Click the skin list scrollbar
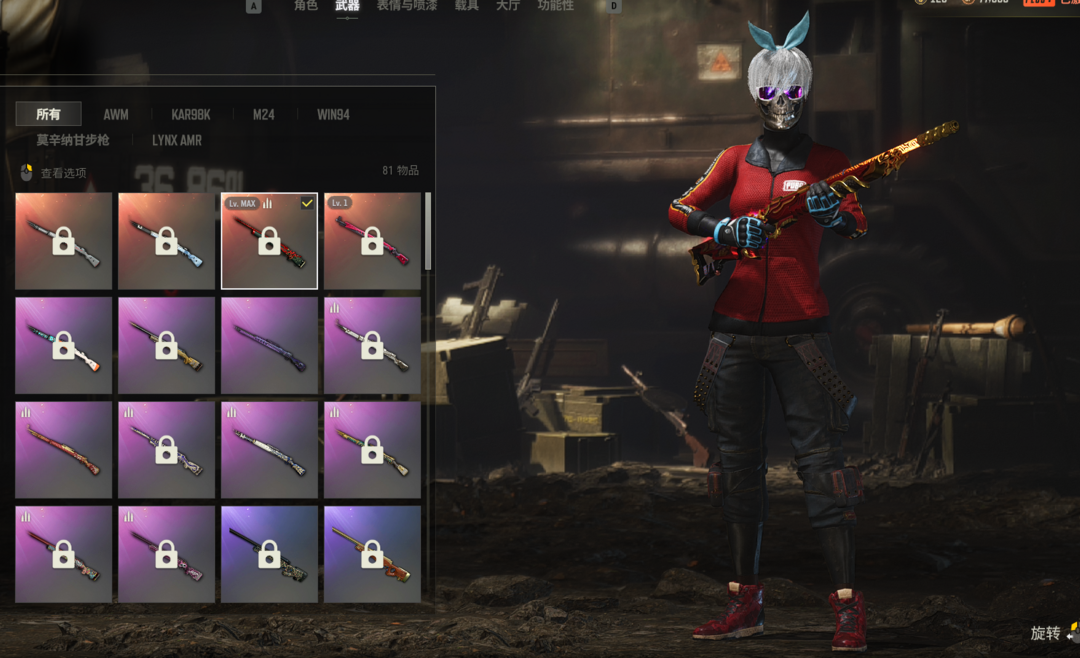Screen dimensions: 1080x658 428,232
